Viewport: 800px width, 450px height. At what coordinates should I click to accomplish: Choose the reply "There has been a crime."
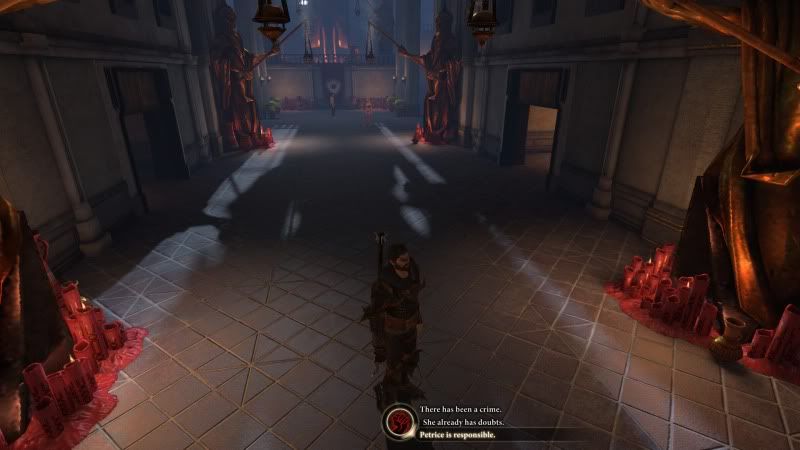tap(462, 410)
